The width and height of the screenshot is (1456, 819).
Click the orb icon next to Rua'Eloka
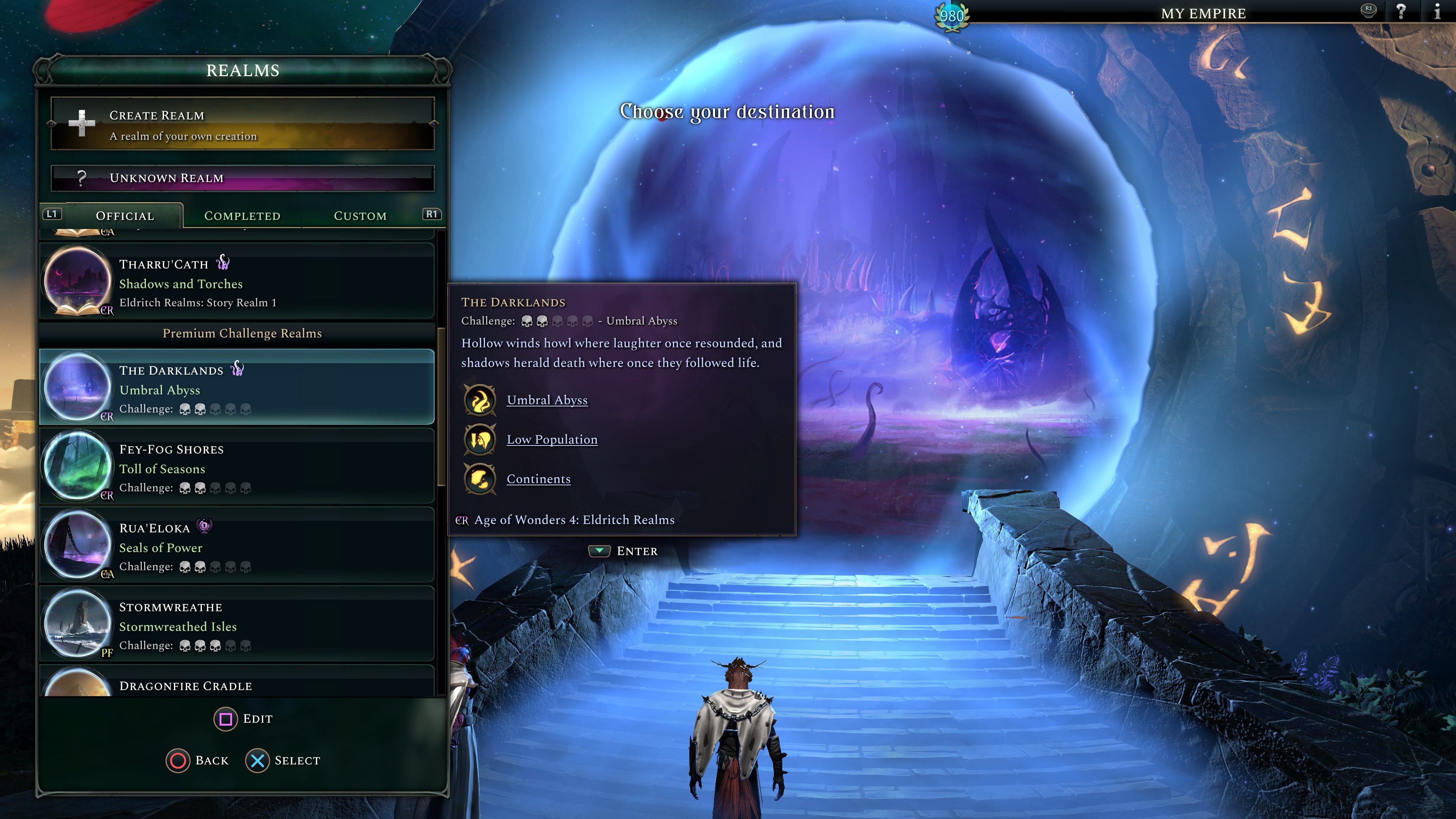click(x=205, y=526)
